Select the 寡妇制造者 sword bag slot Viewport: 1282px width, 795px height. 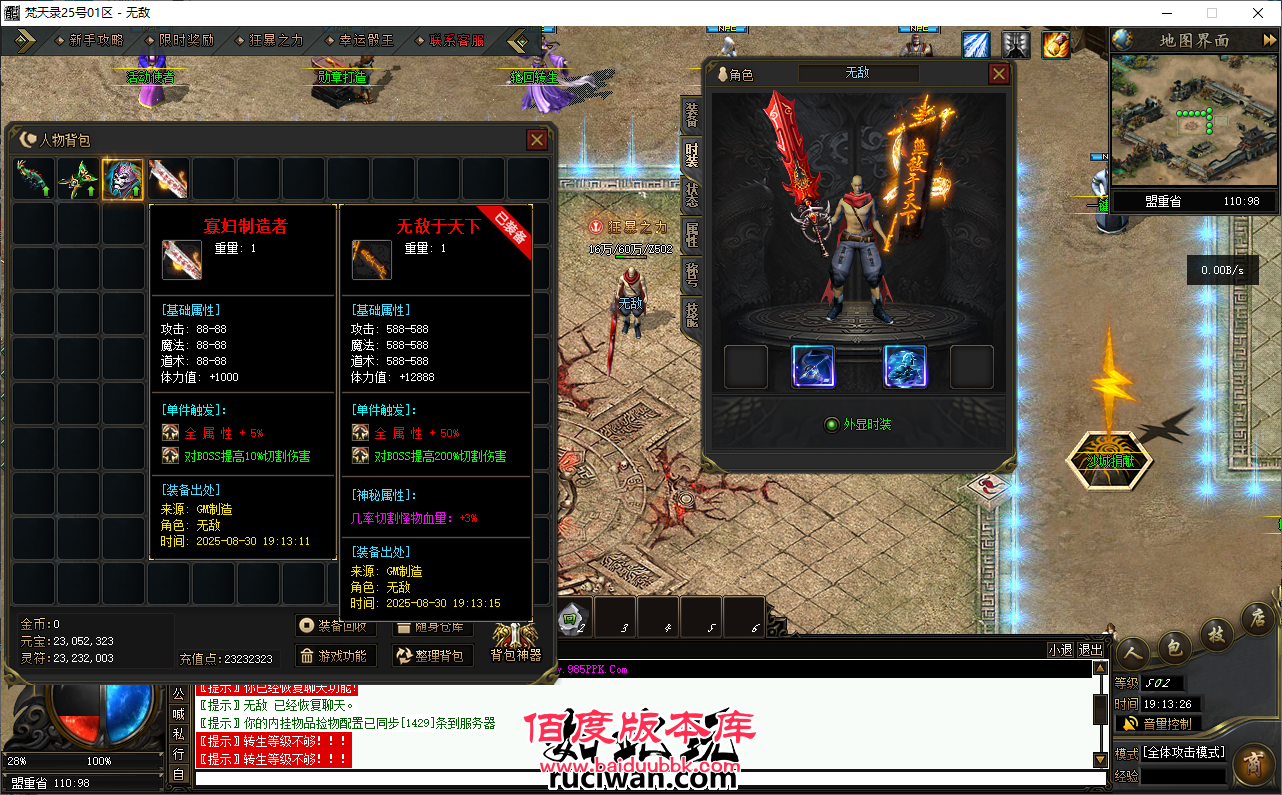[168, 179]
